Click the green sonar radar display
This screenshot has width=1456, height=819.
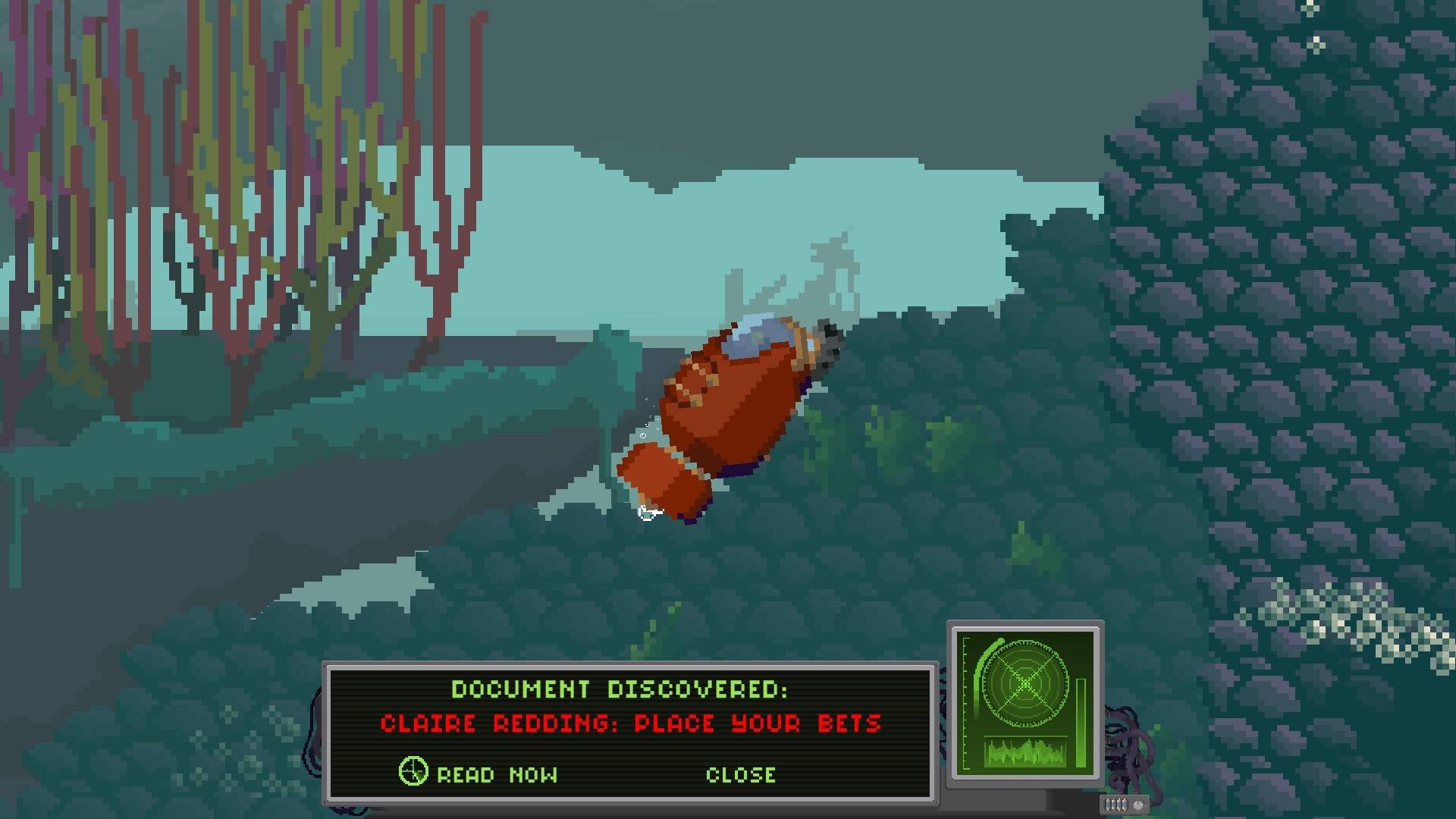point(1025,683)
